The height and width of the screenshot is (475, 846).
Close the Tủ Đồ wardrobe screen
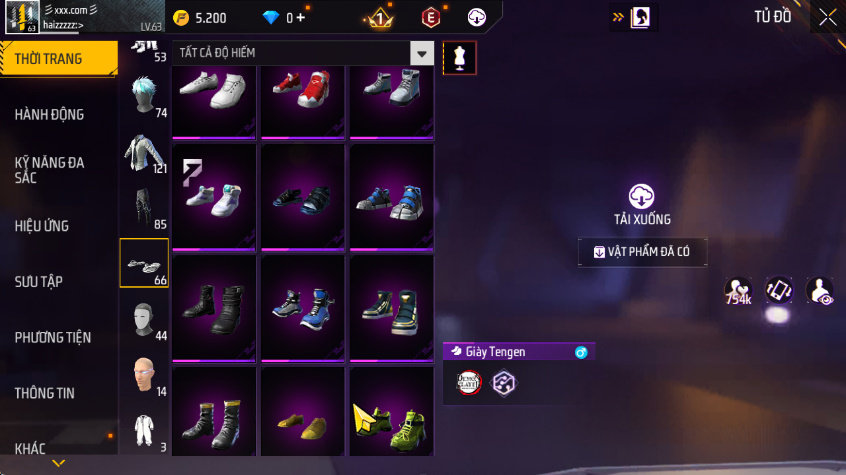[828, 17]
